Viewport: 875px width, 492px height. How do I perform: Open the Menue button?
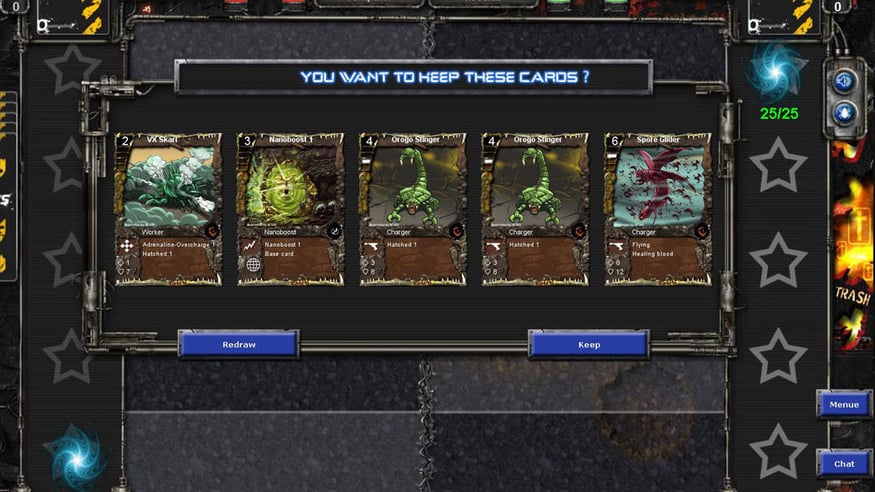pyautogui.click(x=843, y=405)
